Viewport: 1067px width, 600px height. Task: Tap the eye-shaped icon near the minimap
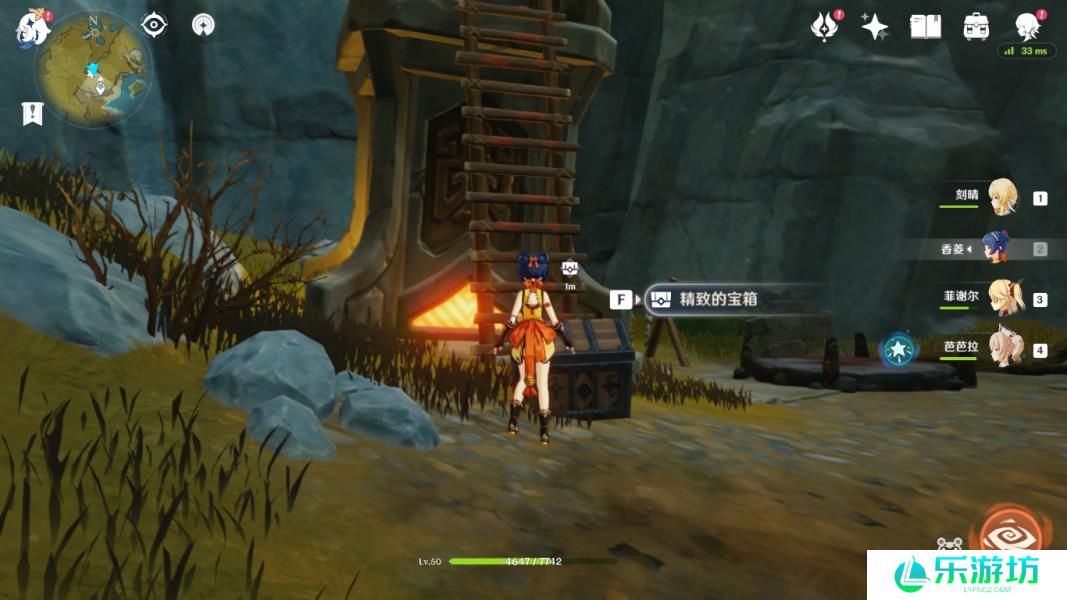coord(154,25)
